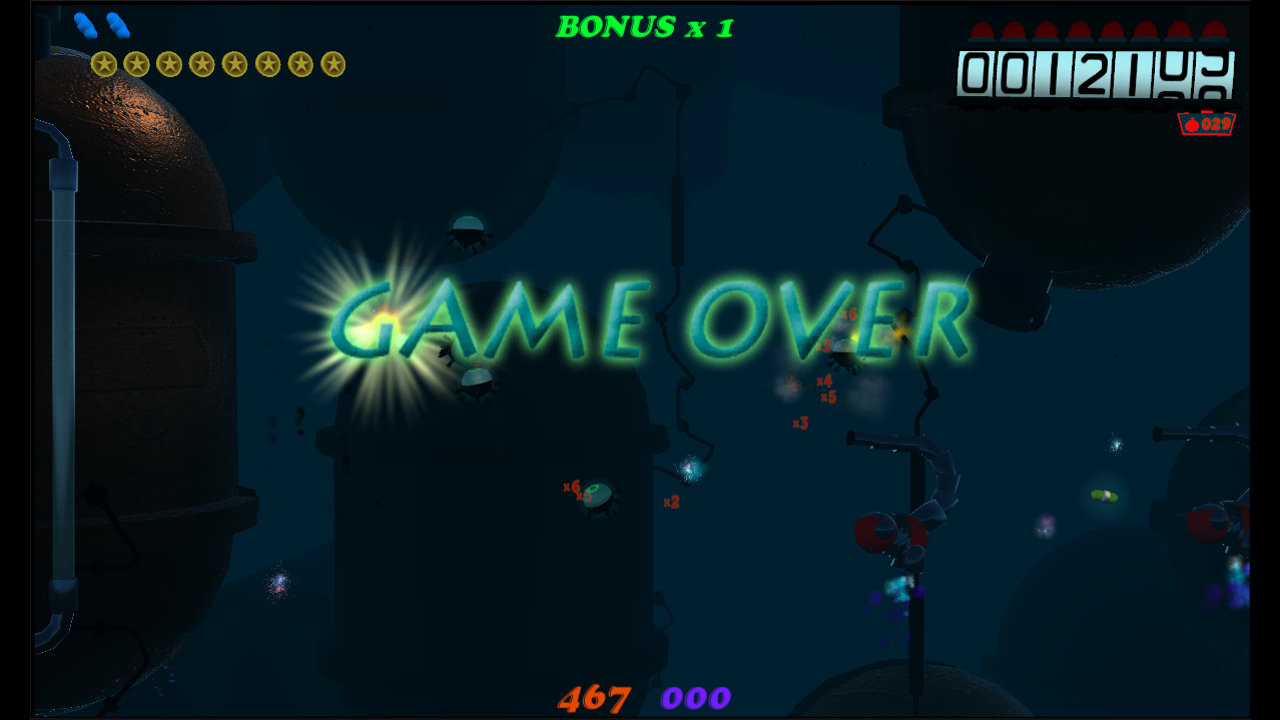Click the red bomb icon near the 029 counter

(1193, 124)
